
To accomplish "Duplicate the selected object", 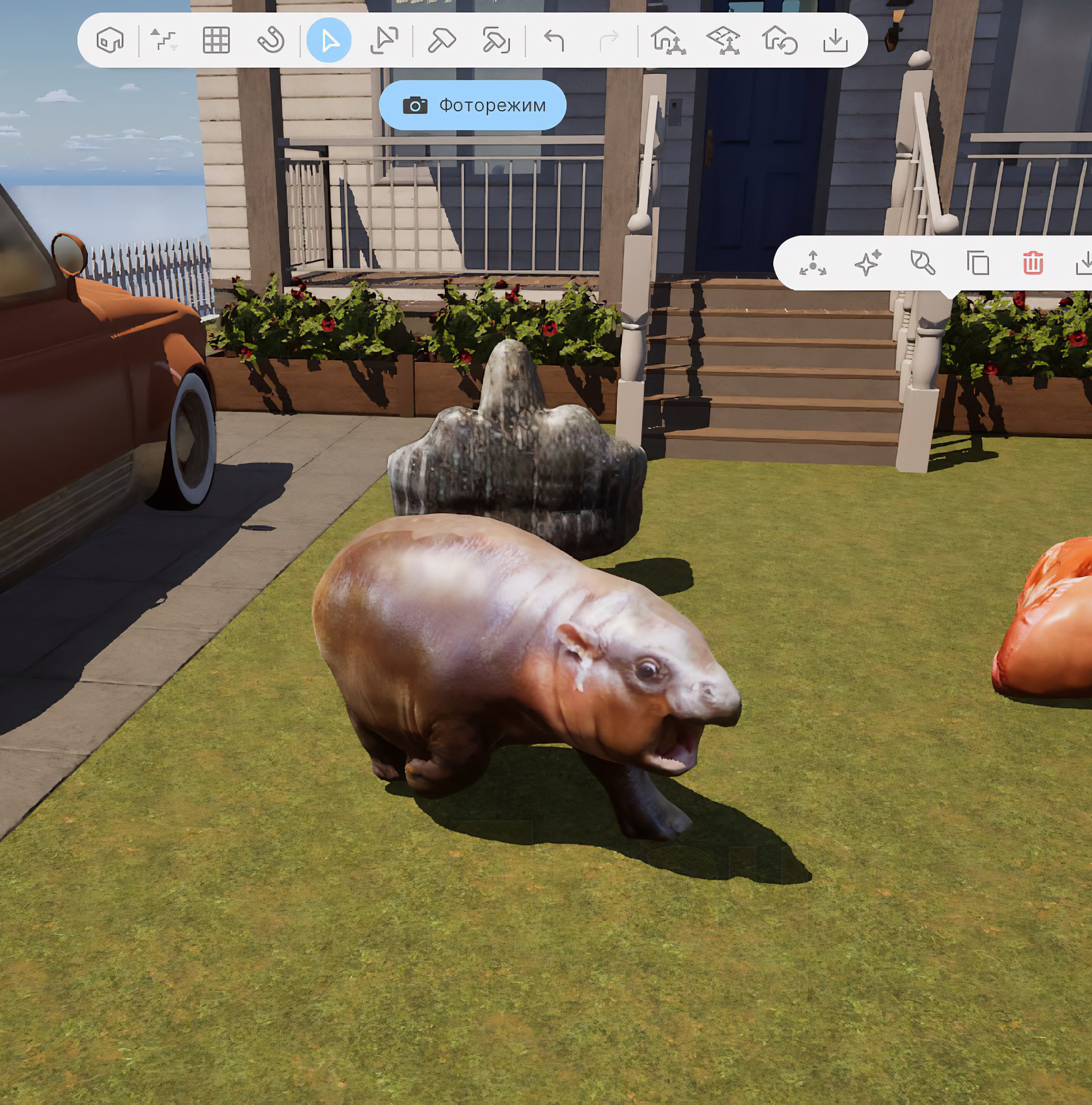I will (978, 264).
